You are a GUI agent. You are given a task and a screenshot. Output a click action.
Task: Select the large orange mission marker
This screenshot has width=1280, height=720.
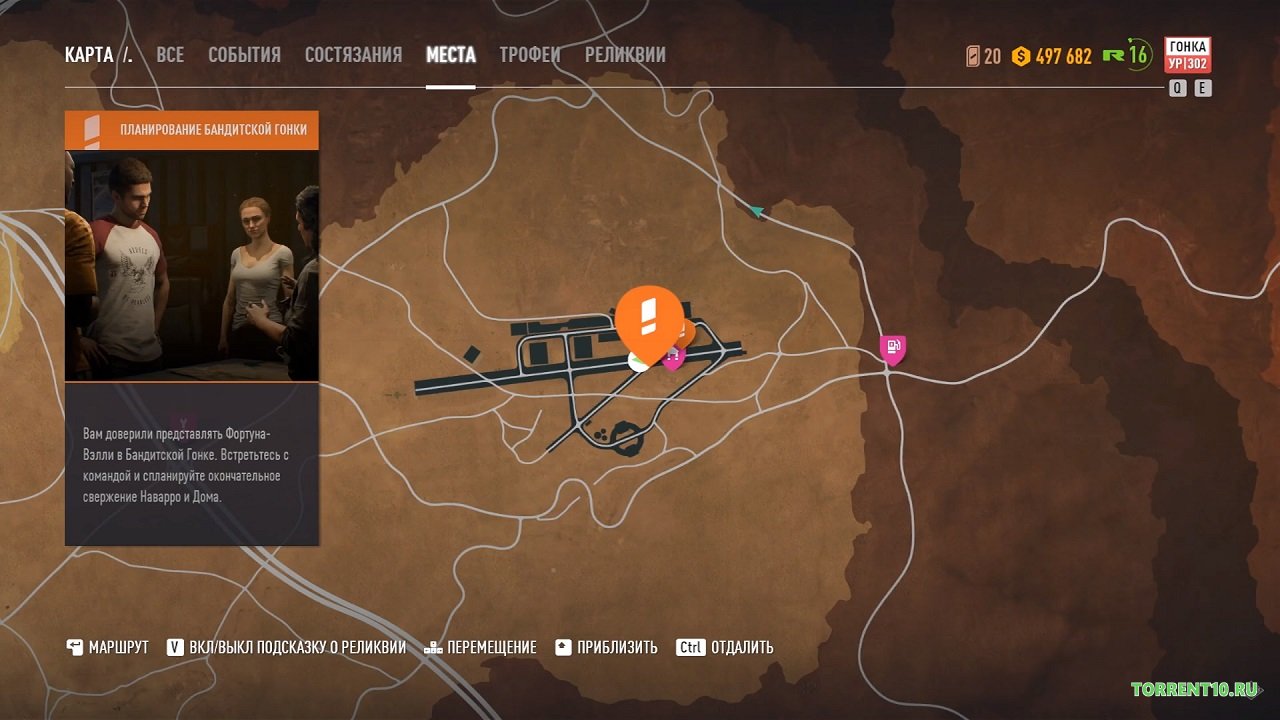[x=649, y=318]
